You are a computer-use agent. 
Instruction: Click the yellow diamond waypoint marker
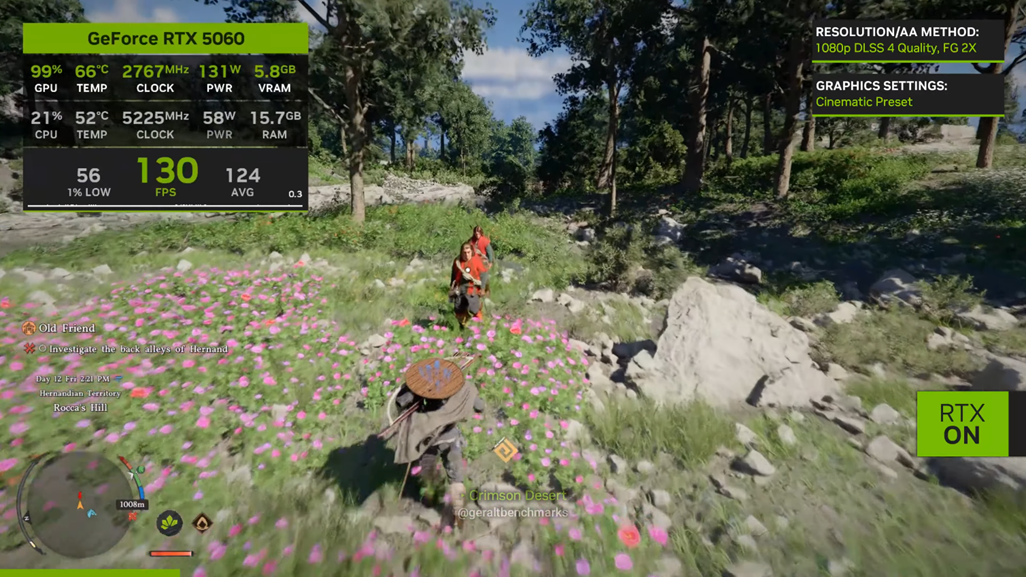[506, 451]
